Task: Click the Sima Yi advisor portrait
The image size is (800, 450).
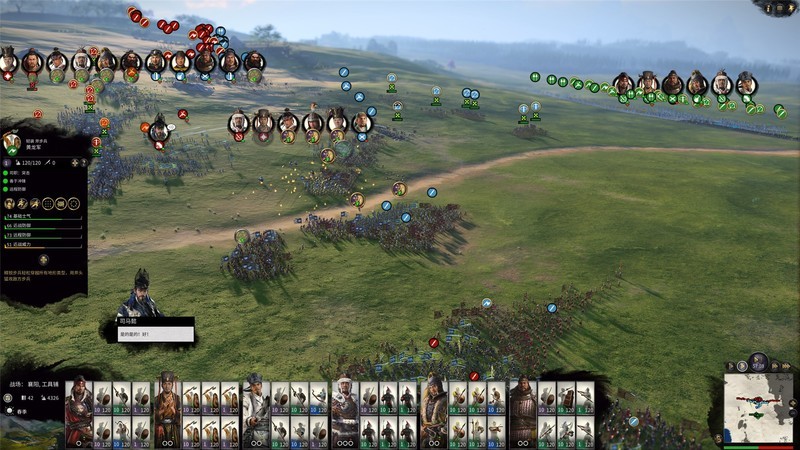Action: [141, 294]
